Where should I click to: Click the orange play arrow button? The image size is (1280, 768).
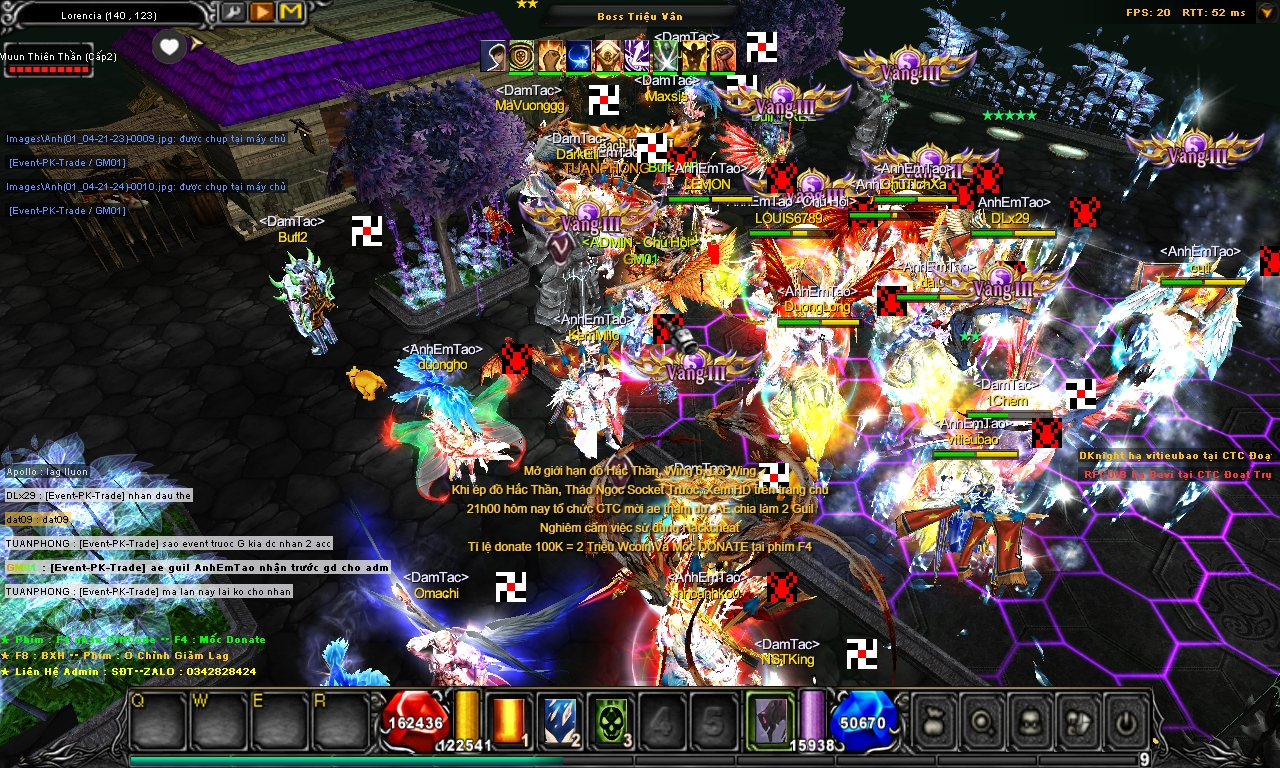[x=262, y=12]
